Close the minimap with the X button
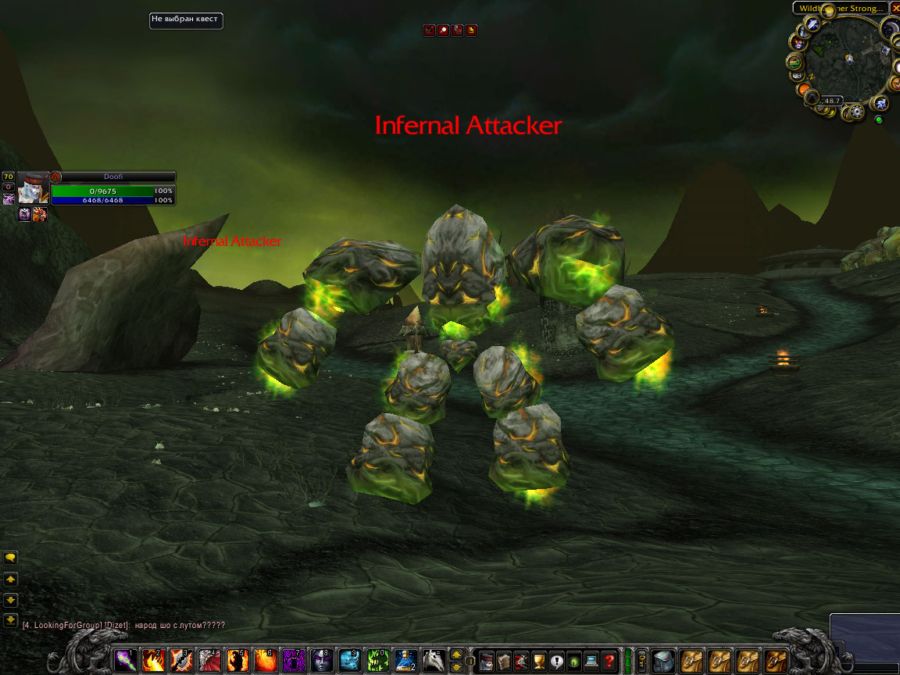 tap(894, 8)
